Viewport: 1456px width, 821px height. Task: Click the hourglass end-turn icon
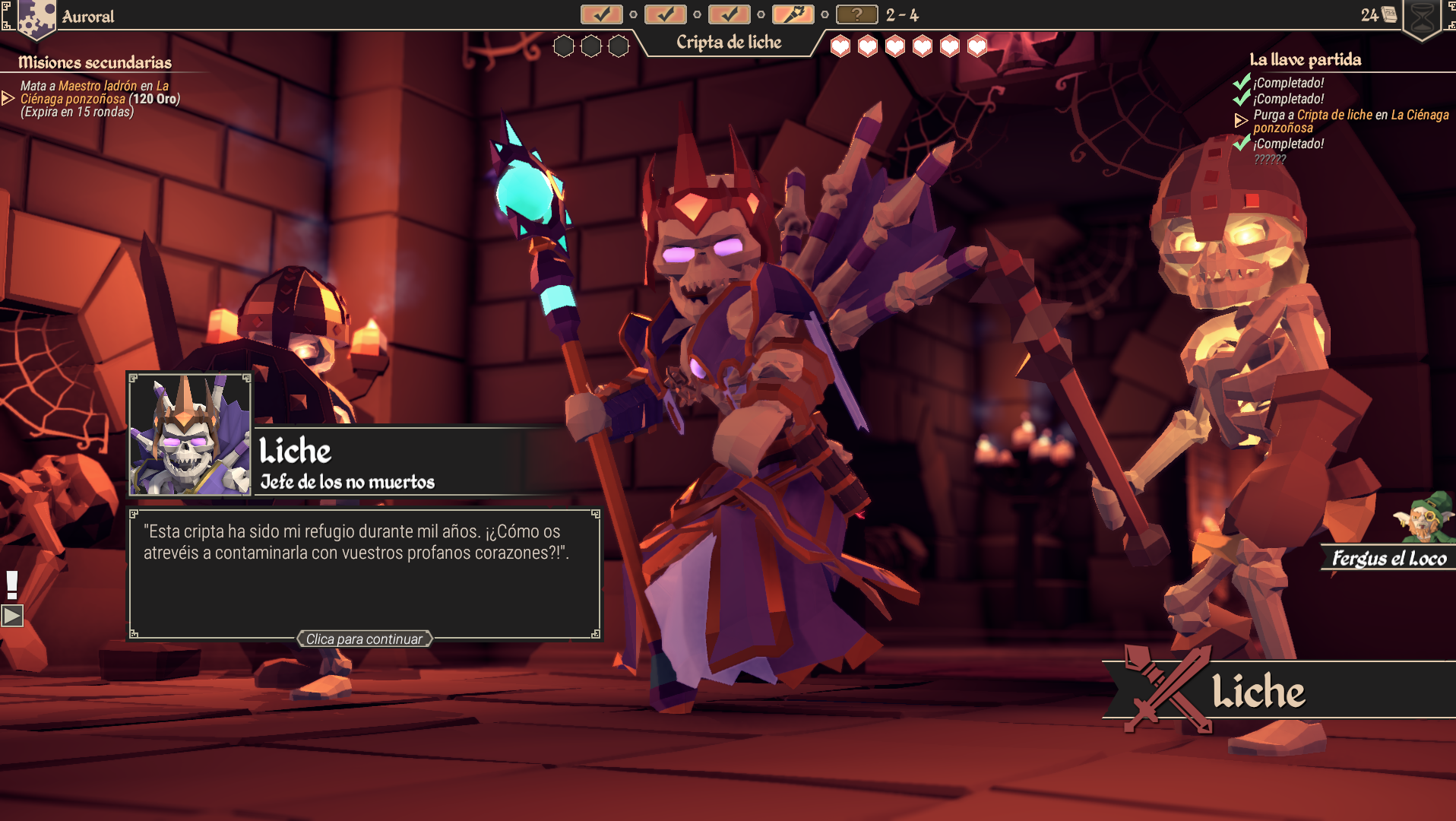[x=1422, y=18]
